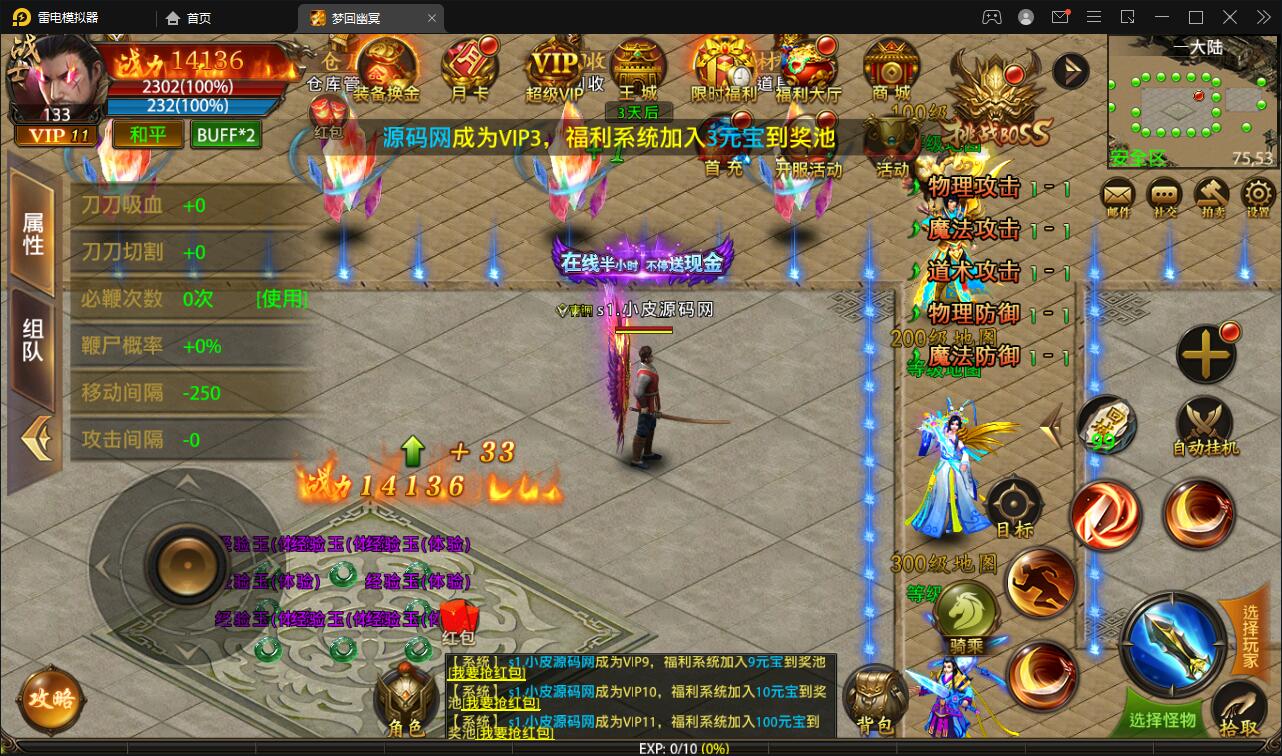This screenshot has width=1282, height=756.
Task: Click the white arrow to collapse top menu
Action: 1071,70
